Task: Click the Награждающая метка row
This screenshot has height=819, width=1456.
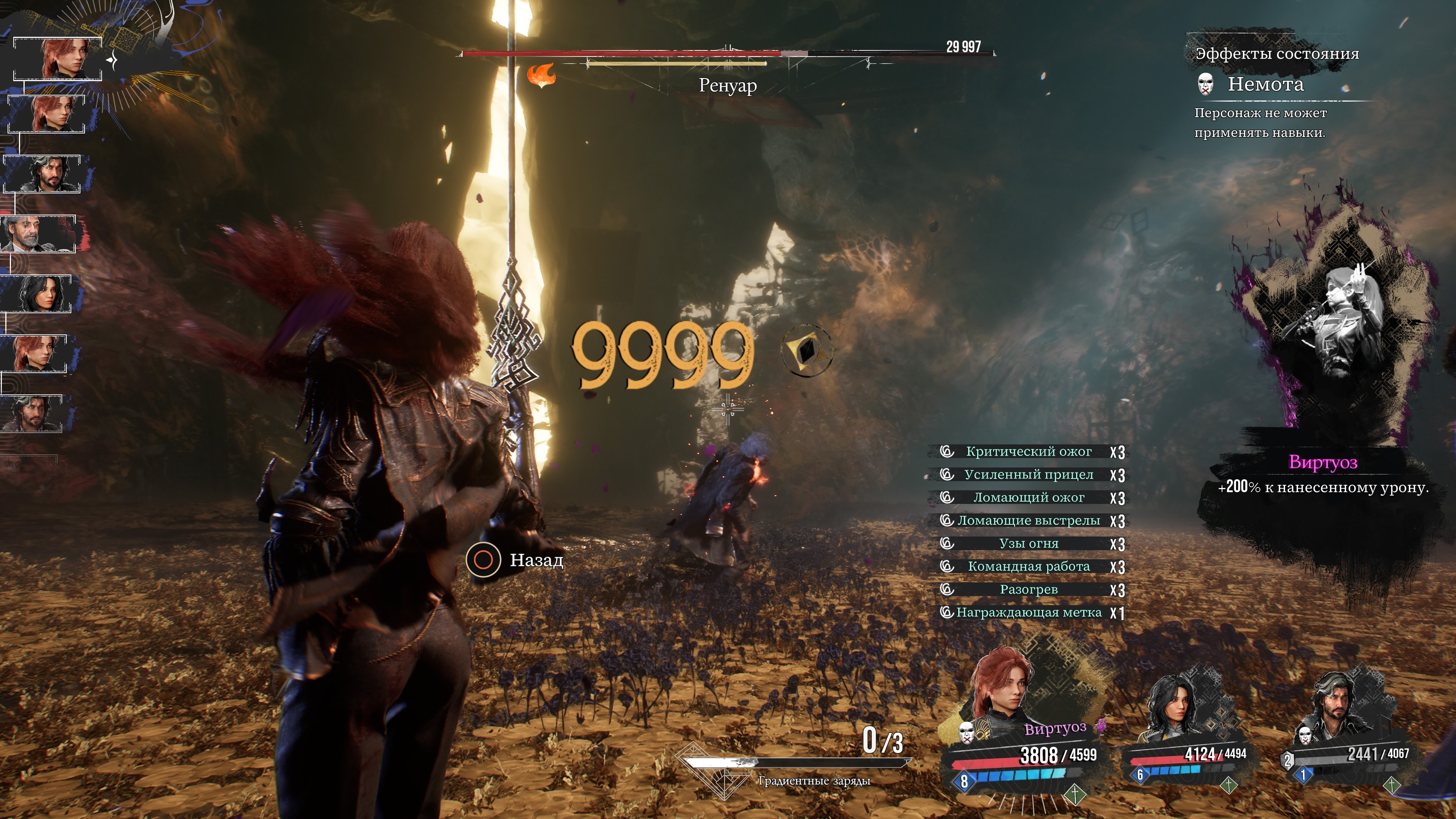Action: point(1028,613)
